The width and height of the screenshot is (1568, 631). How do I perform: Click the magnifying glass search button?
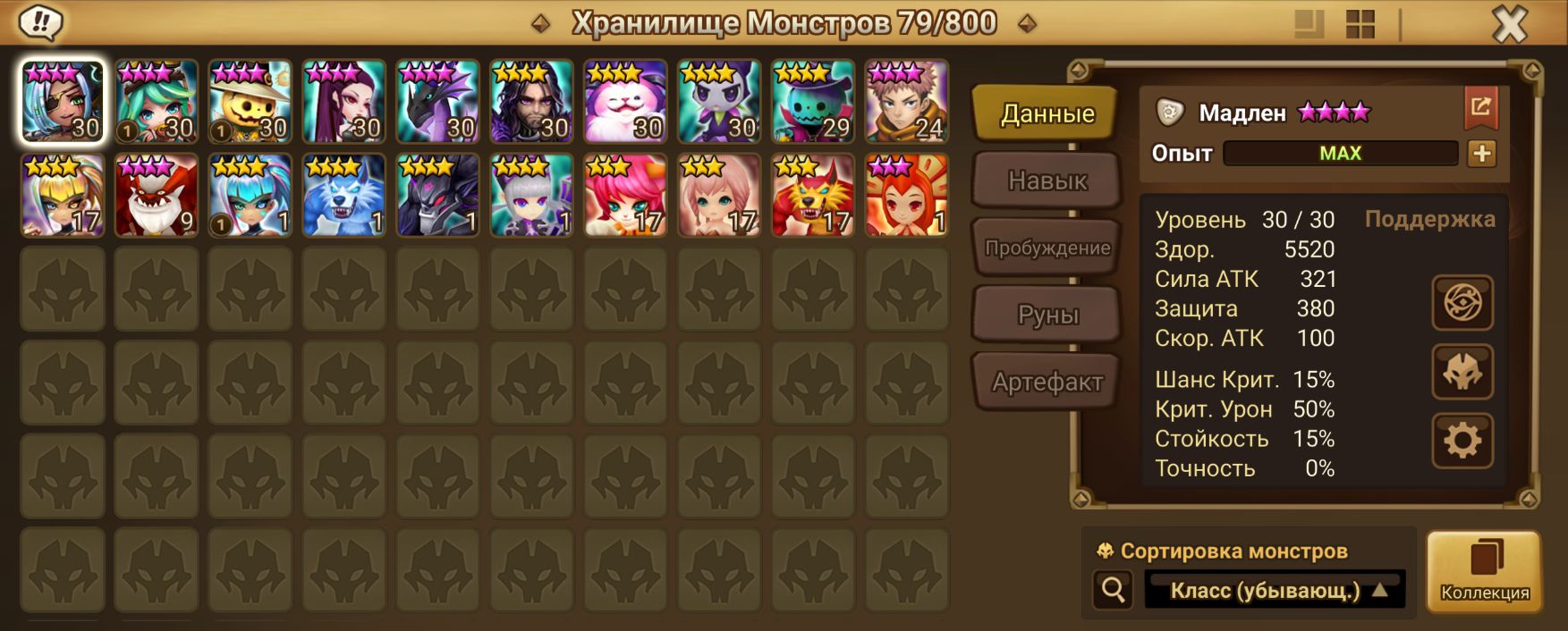pos(1114,590)
